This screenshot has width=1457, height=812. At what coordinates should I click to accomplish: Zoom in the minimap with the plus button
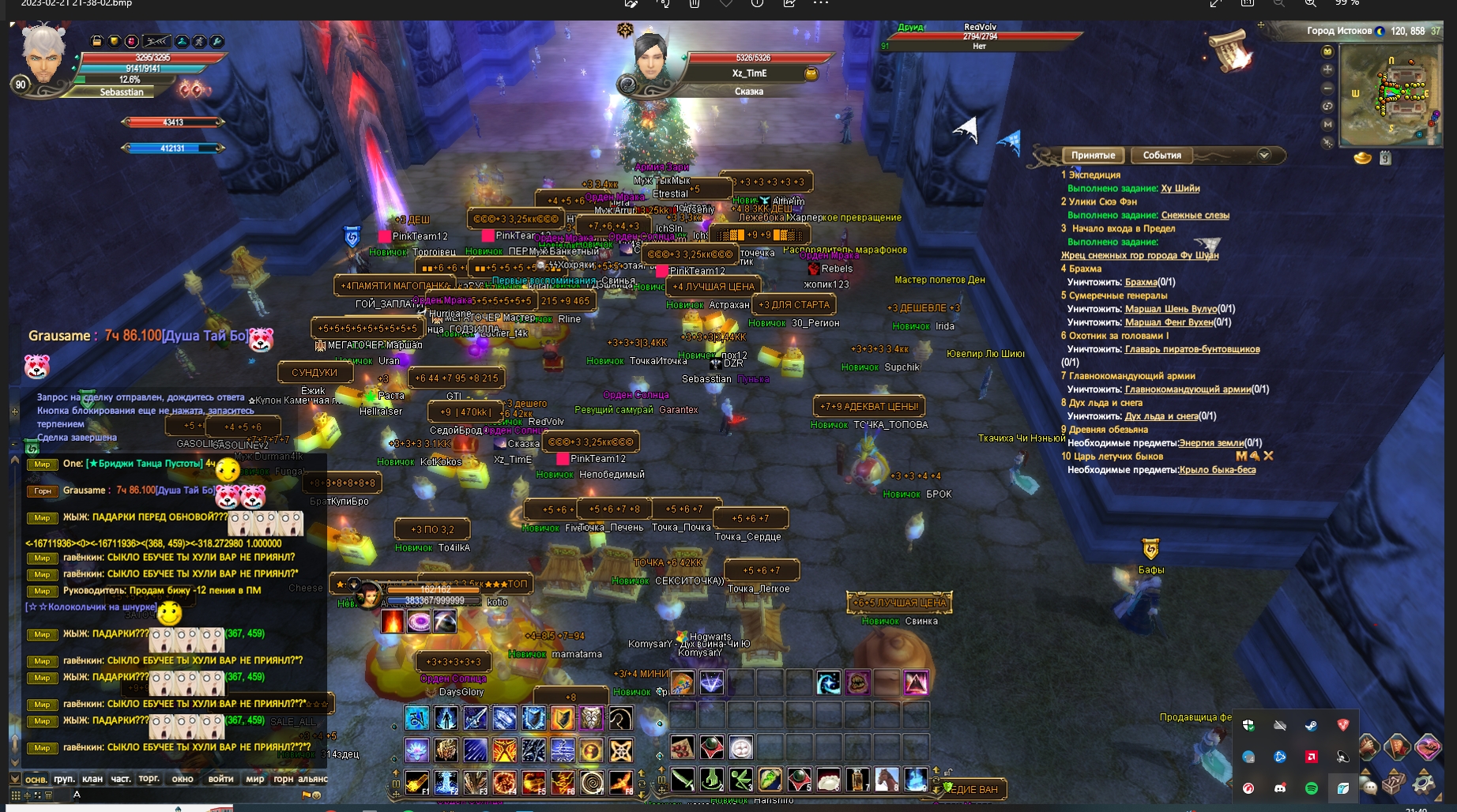[1327, 70]
